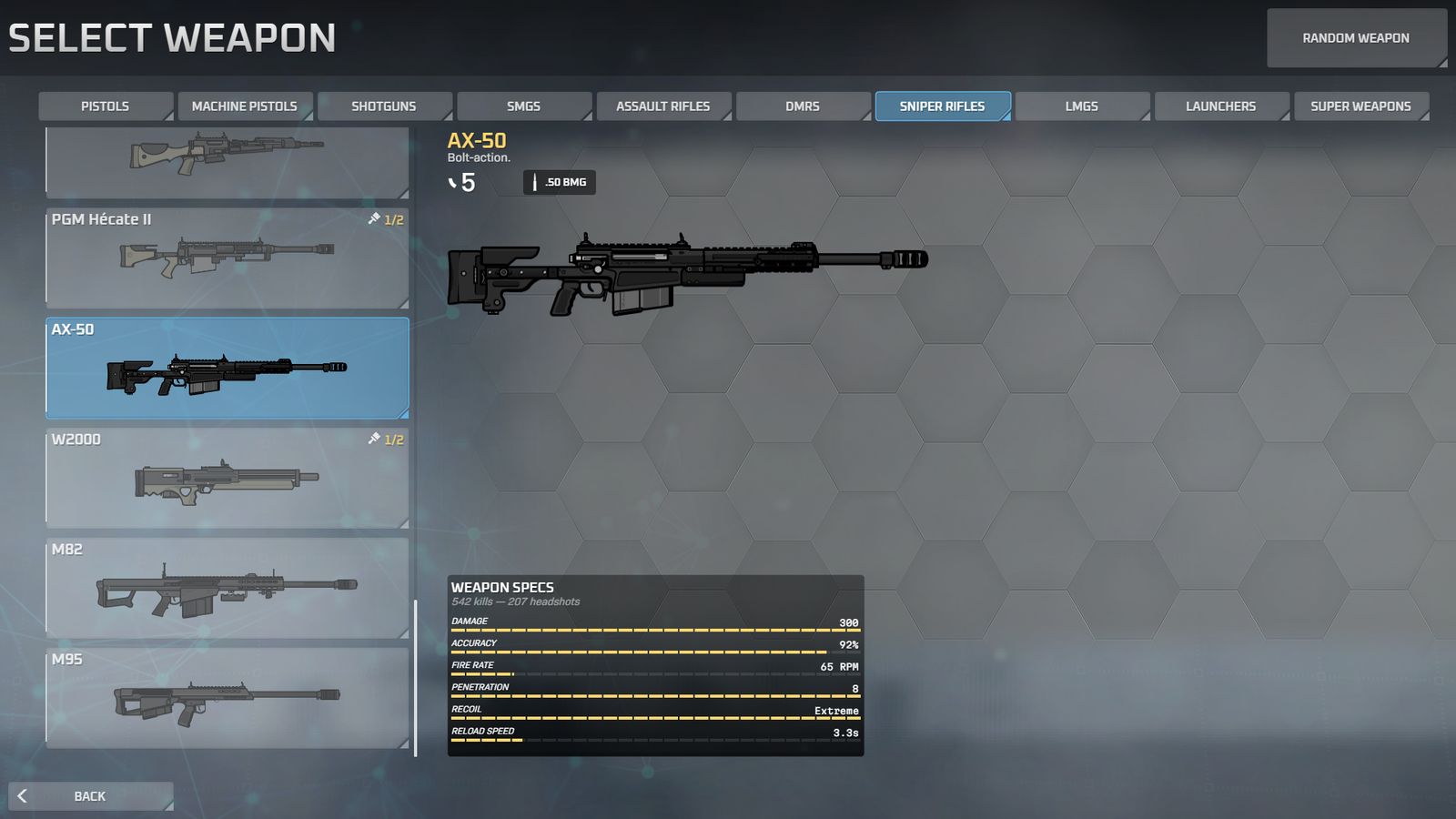View the LMGs category
This screenshot has height=819, width=1456.
click(1081, 106)
